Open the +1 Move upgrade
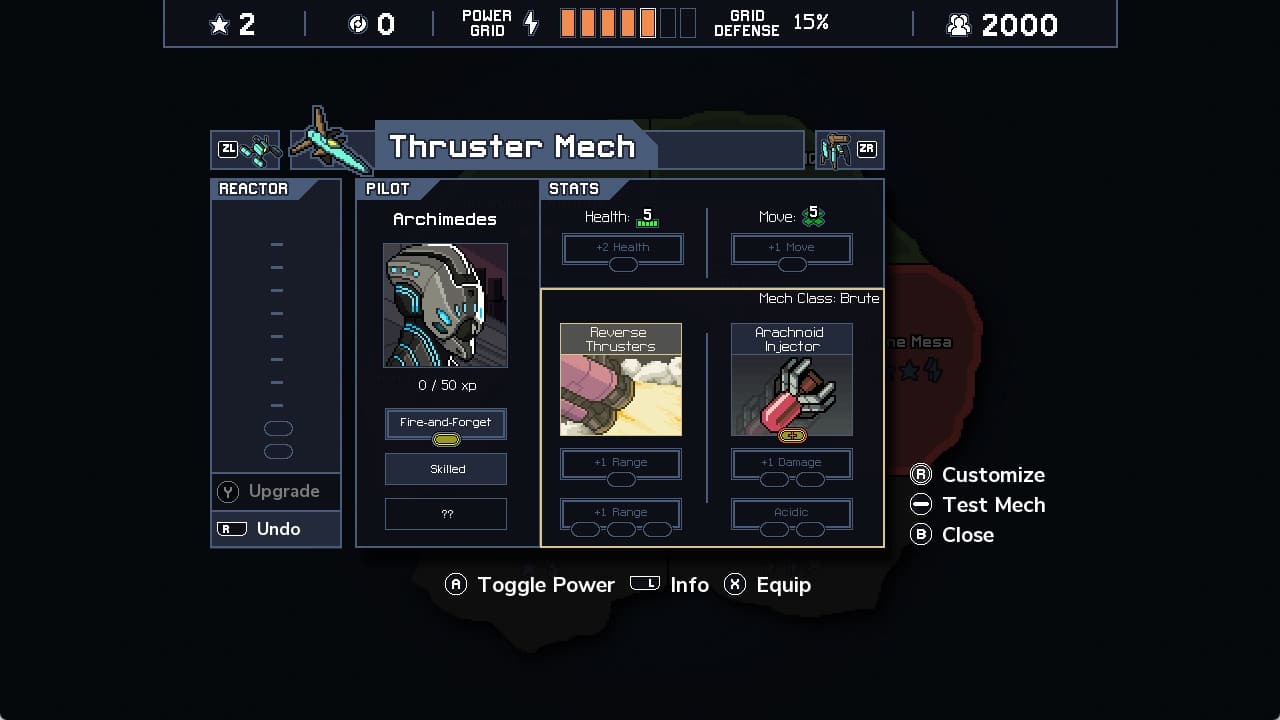The height and width of the screenshot is (720, 1280). [x=791, y=248]
